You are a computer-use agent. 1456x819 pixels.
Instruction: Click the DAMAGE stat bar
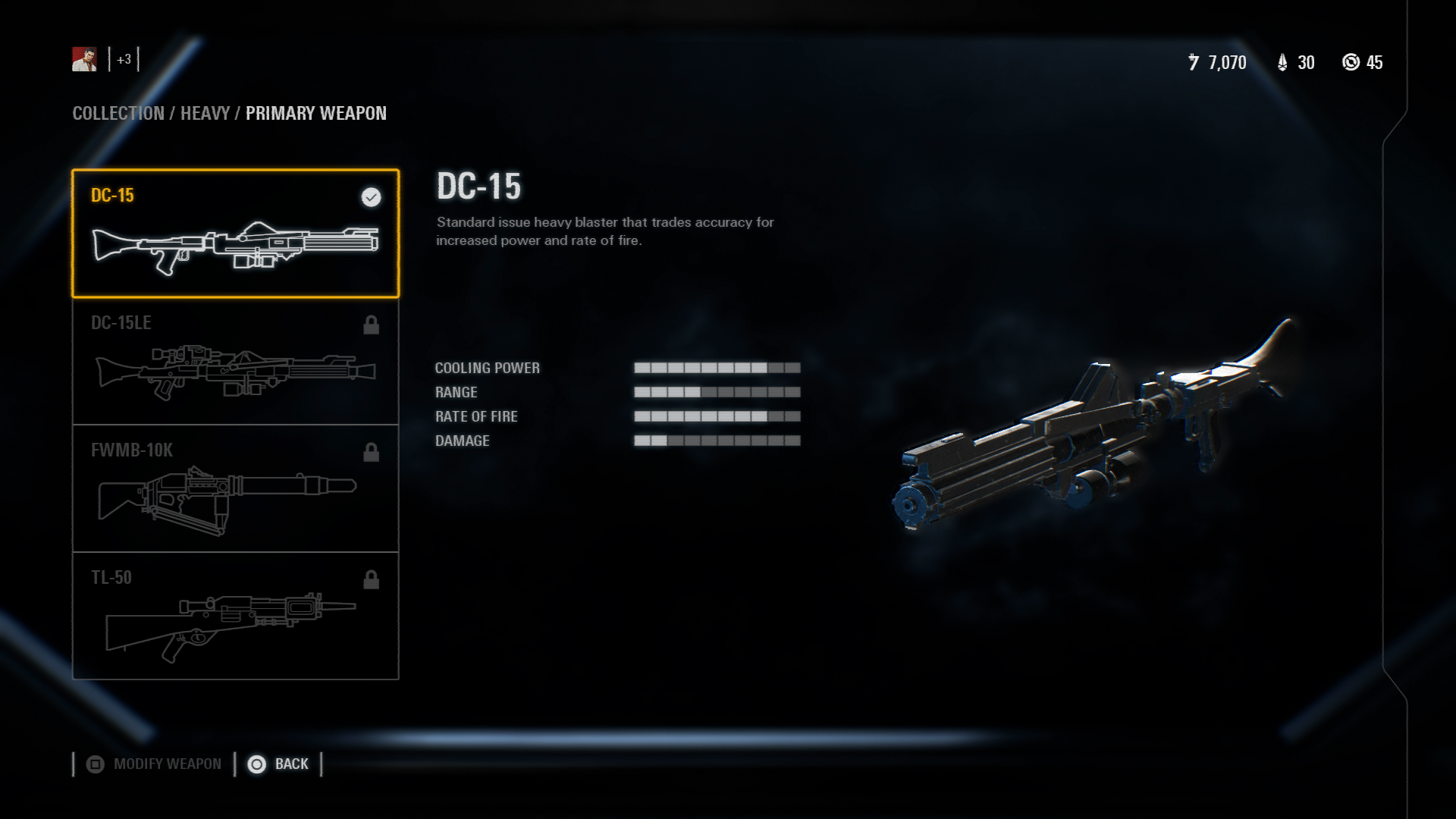(716, 441)
